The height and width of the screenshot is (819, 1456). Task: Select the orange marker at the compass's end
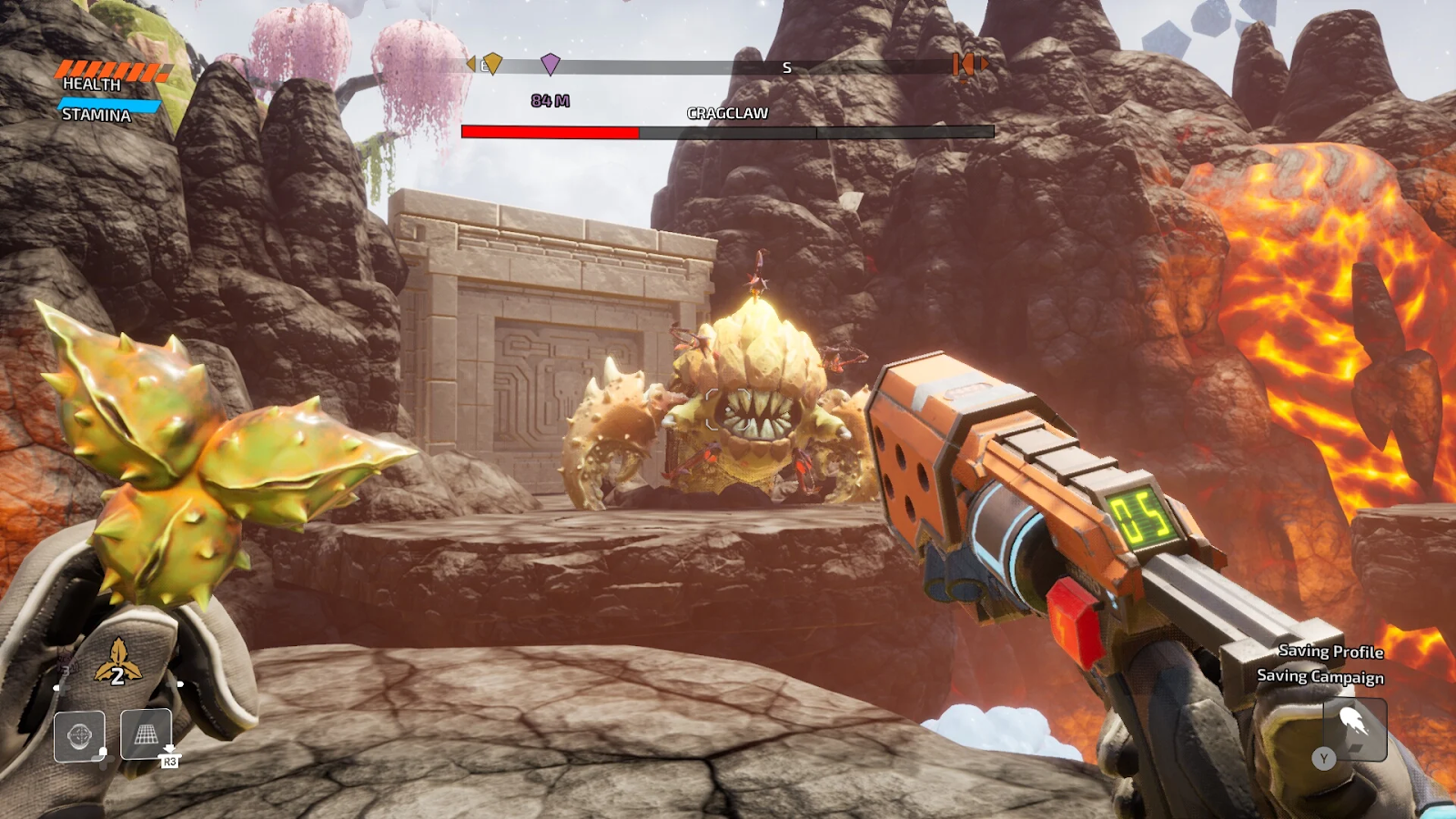(964, 66)
